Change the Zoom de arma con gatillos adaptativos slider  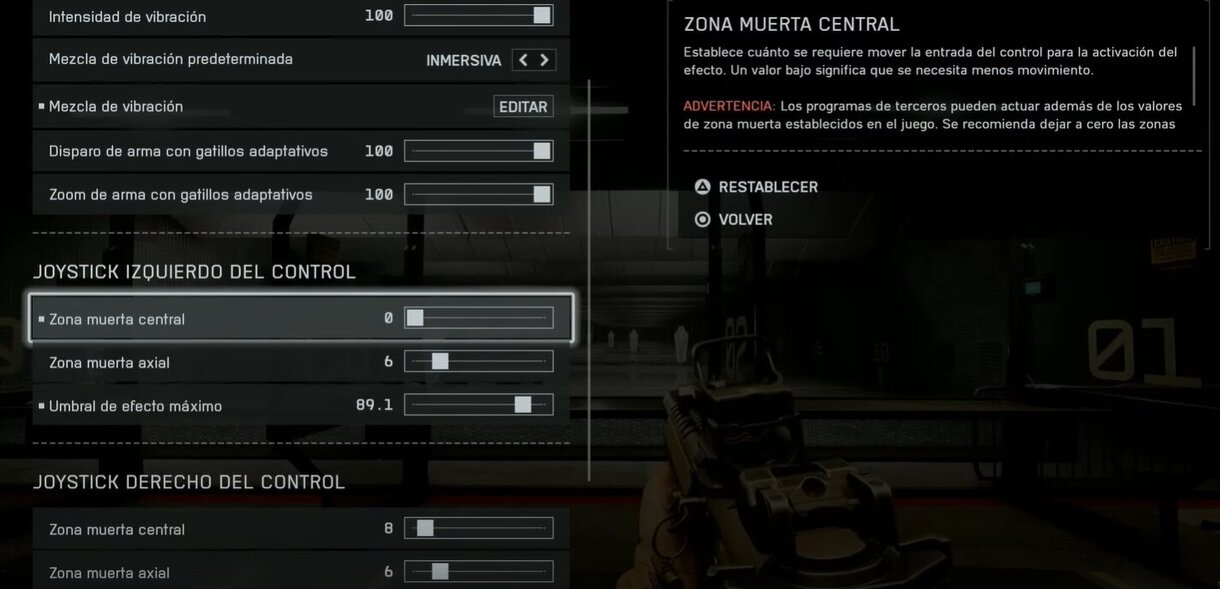click(479, 194)
